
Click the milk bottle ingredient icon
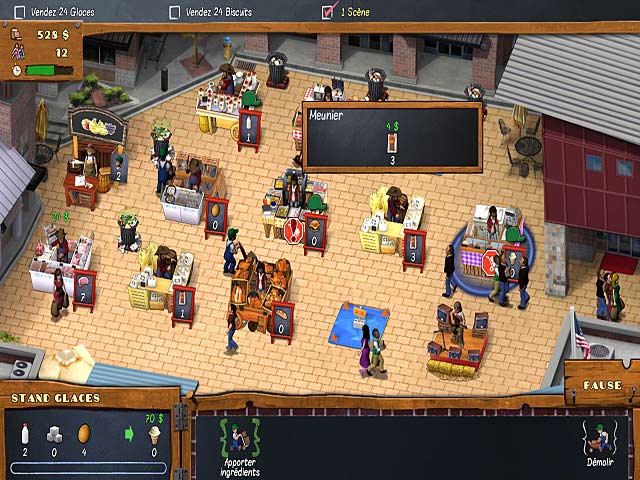click(24, 433)
